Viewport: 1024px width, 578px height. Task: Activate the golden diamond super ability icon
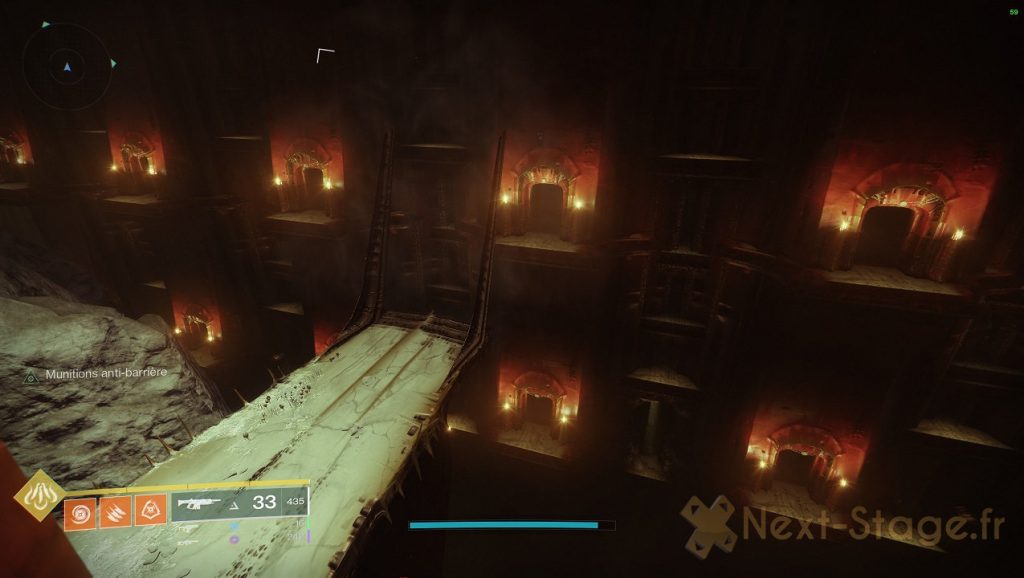click(x=40, y=493)
